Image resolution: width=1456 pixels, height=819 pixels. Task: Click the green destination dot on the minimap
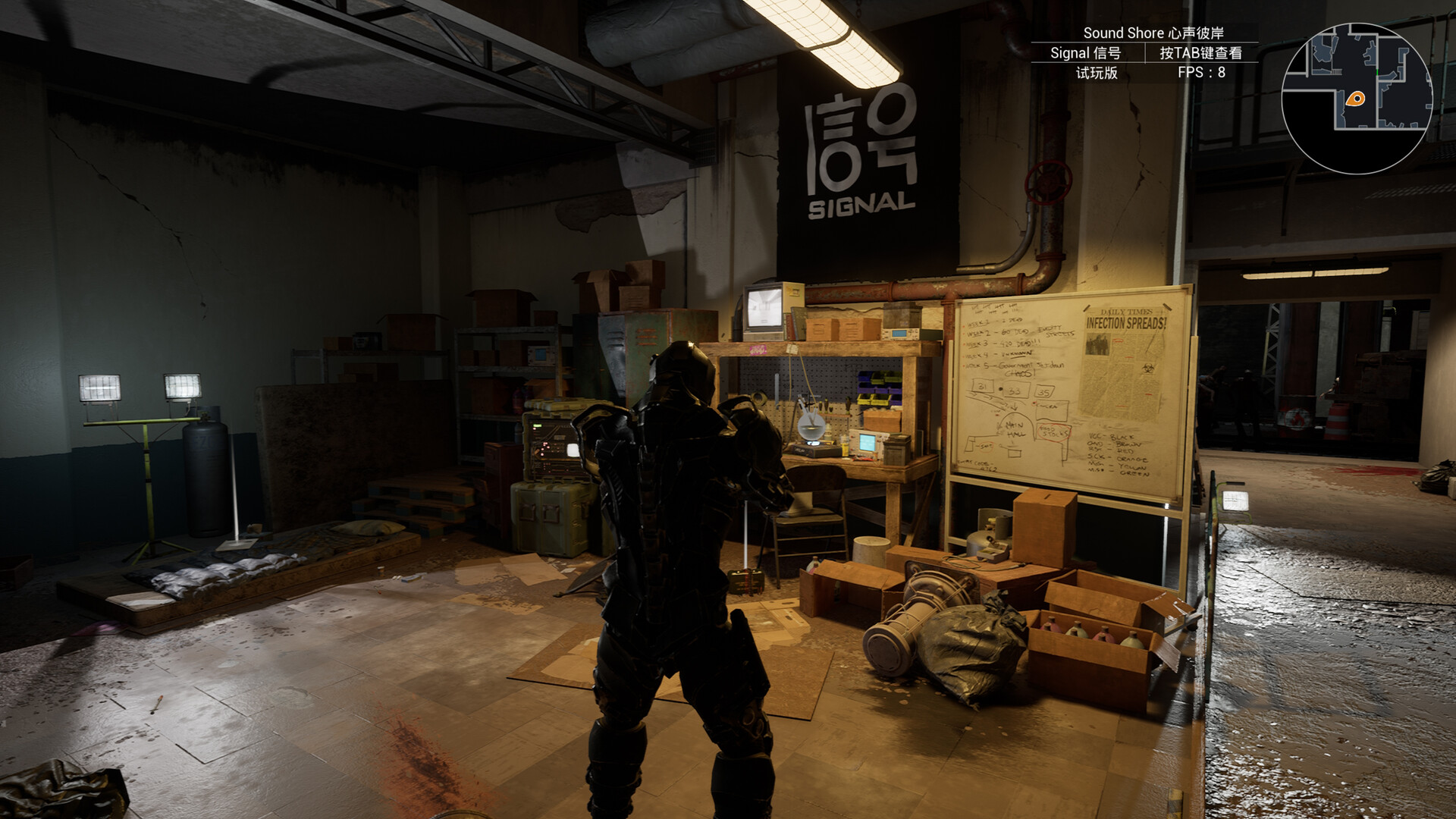[1377, 71]
